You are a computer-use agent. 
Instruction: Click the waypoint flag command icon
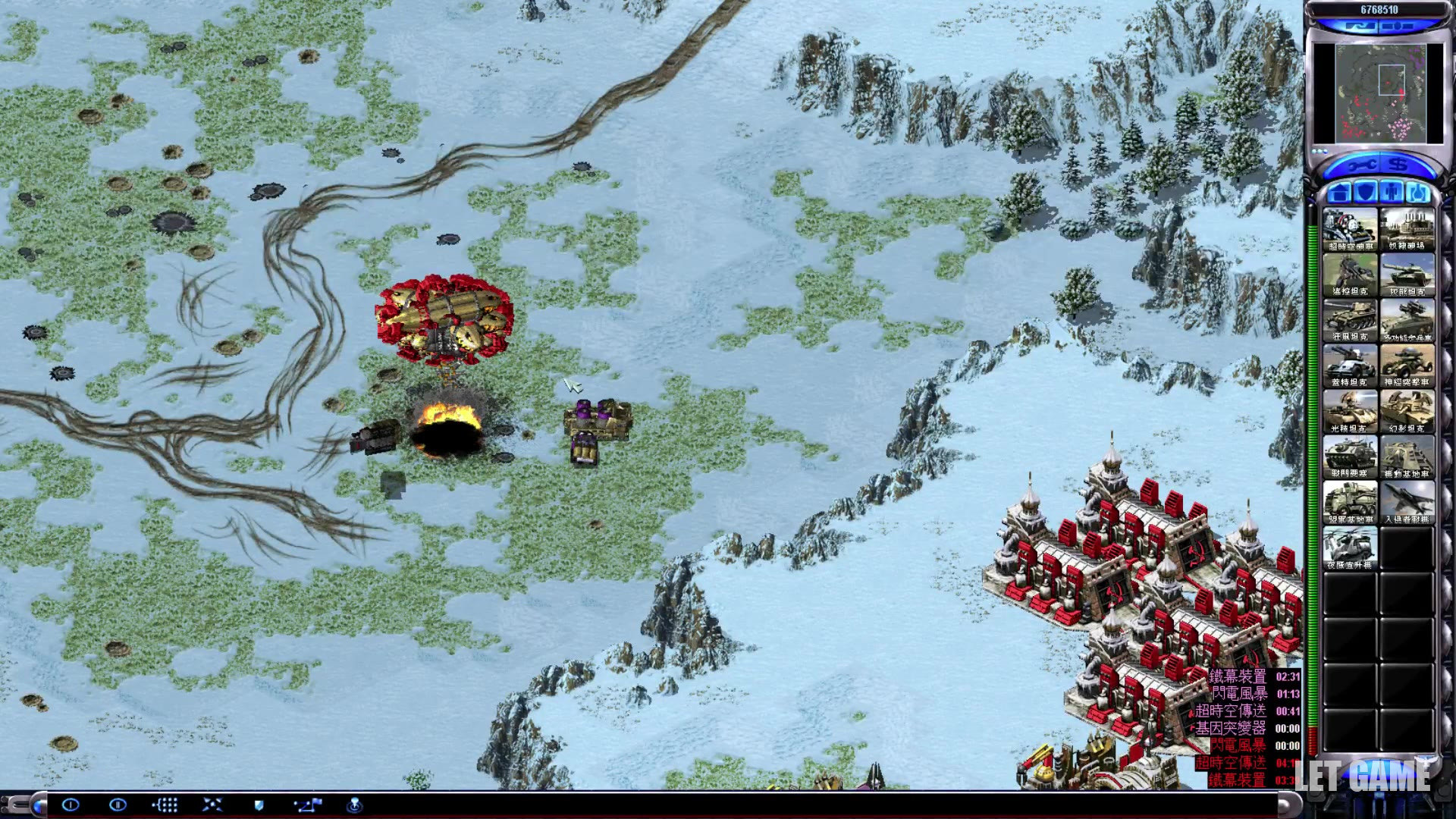point(308,805)
